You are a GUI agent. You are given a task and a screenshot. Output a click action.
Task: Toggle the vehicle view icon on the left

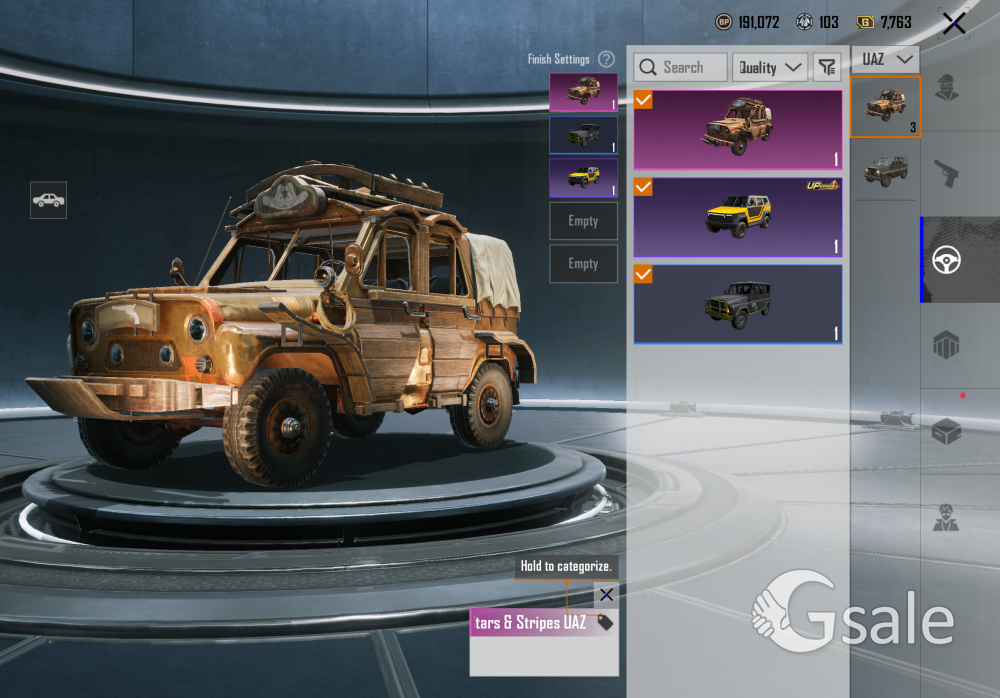(x=48, y=200)
